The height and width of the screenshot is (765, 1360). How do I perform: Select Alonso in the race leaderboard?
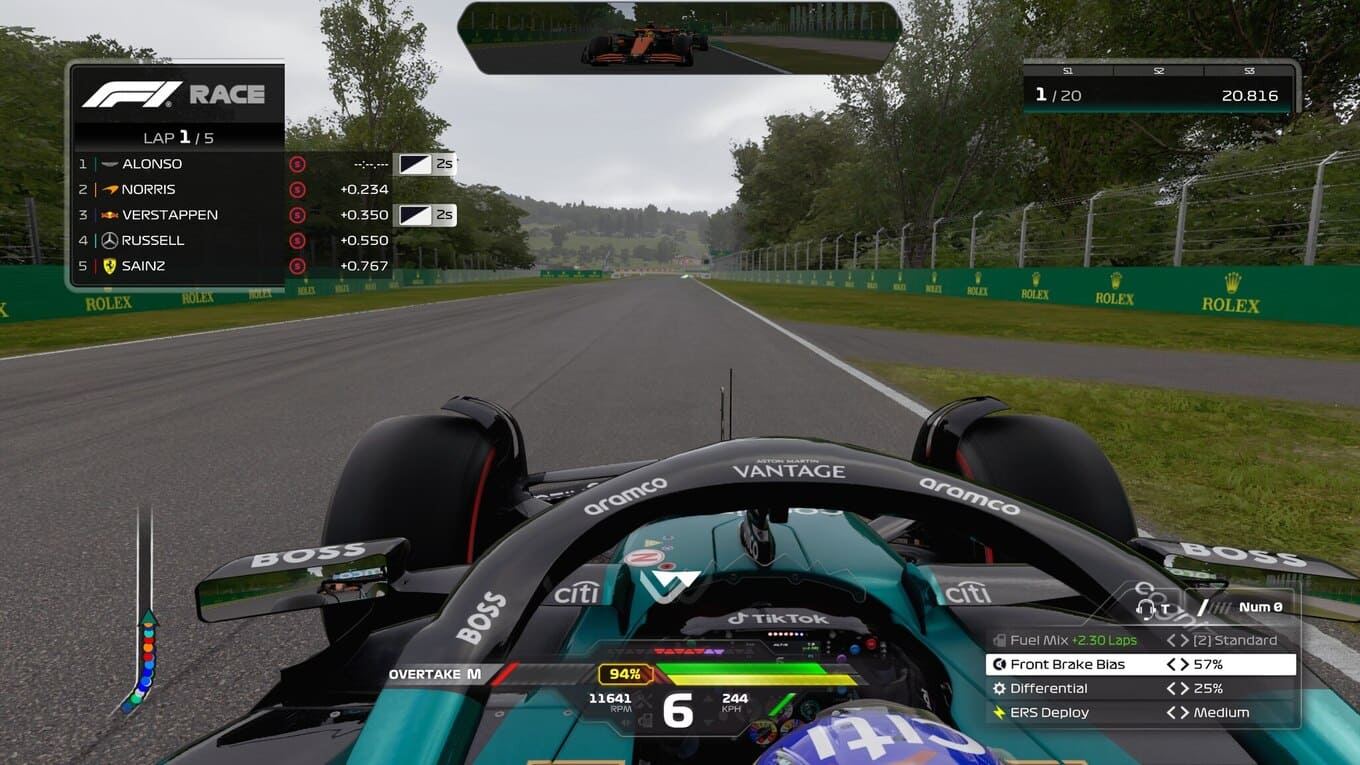pos(152,164)
